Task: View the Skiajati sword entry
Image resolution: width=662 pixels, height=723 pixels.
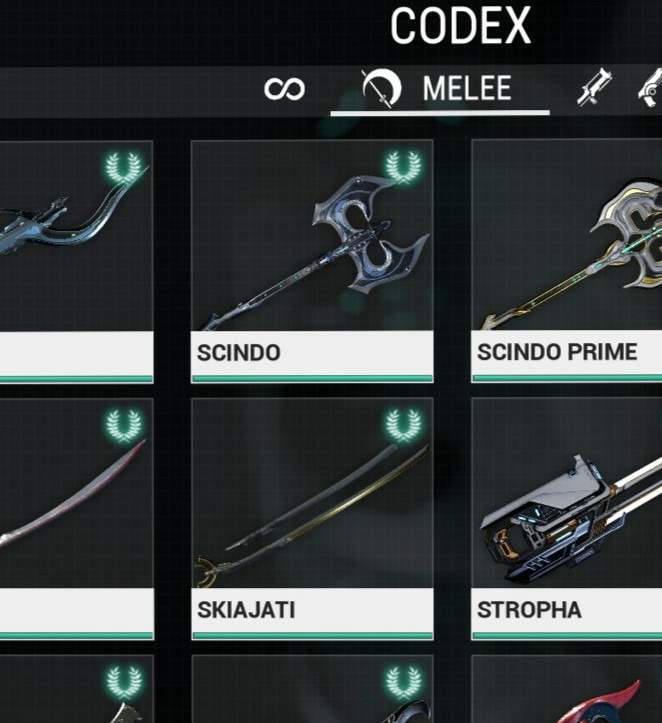Action: coord(312,518)
